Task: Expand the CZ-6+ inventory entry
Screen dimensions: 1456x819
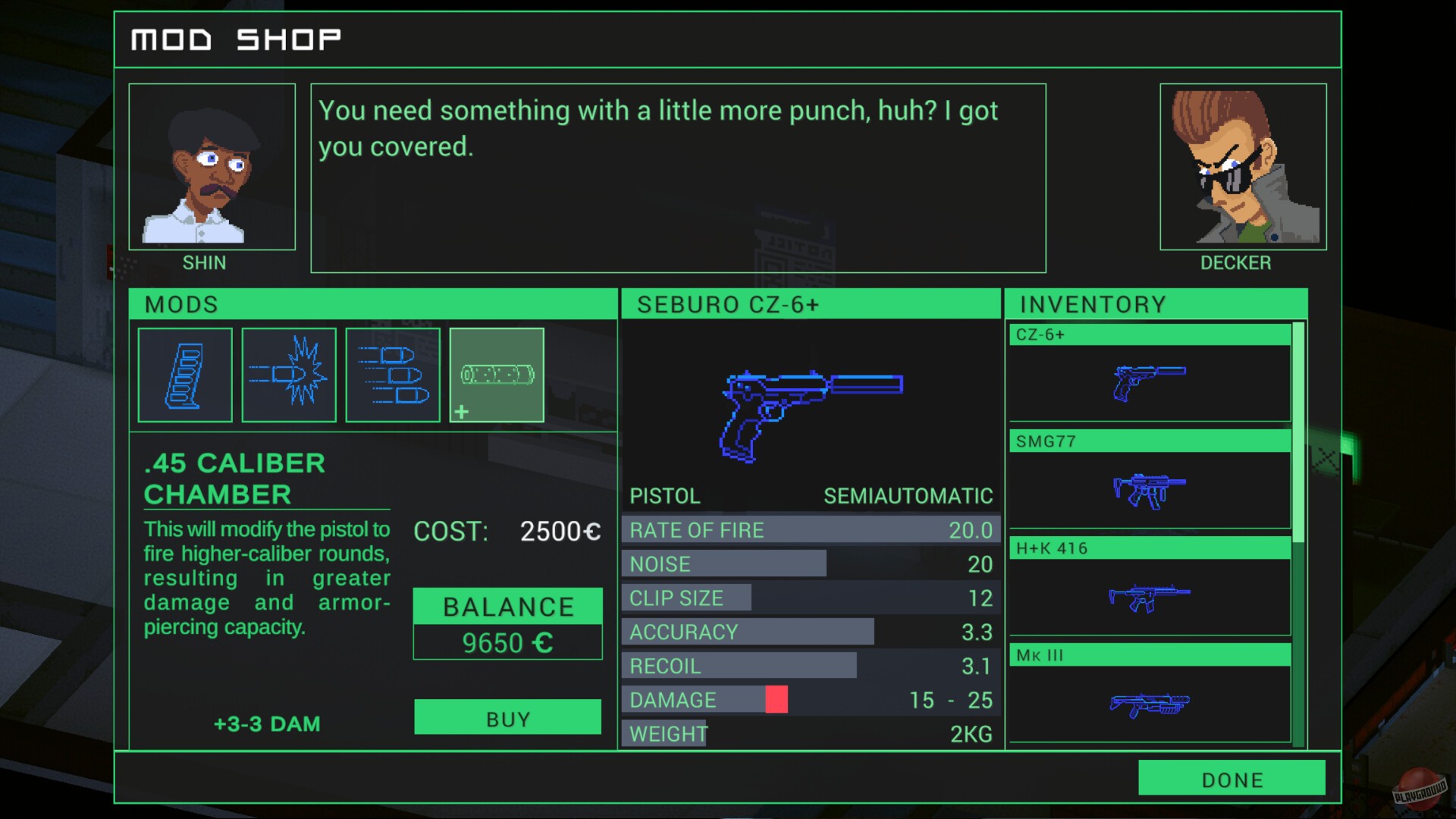Action: 1147,334
